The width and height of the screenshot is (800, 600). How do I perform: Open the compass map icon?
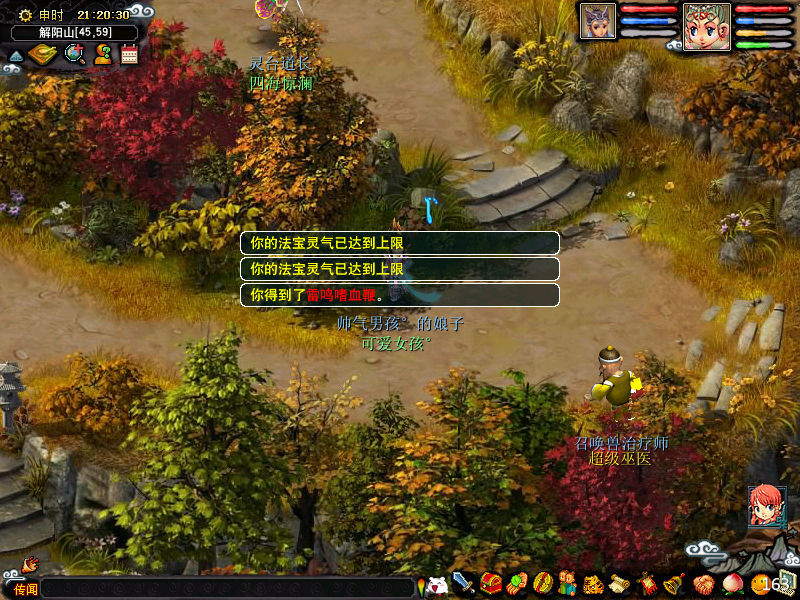[41, 54]
